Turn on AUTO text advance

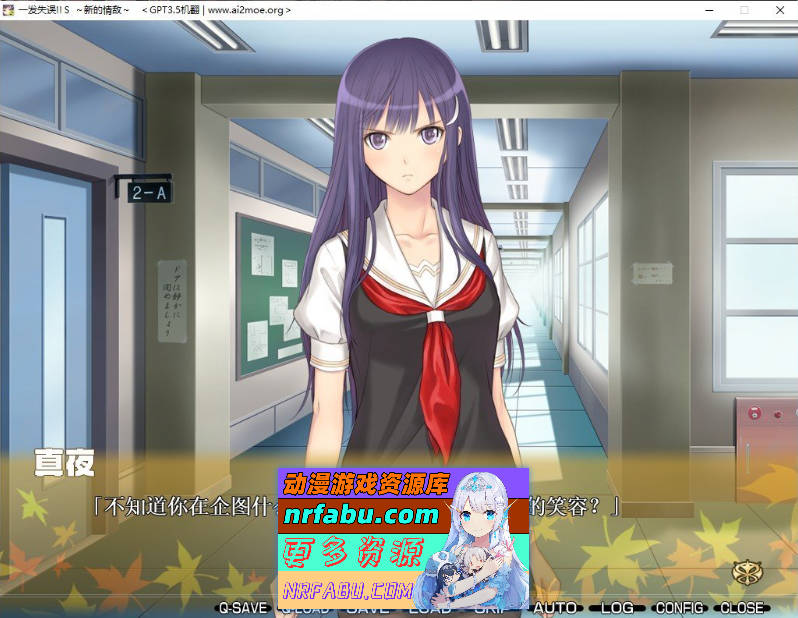tap(555, 607)
